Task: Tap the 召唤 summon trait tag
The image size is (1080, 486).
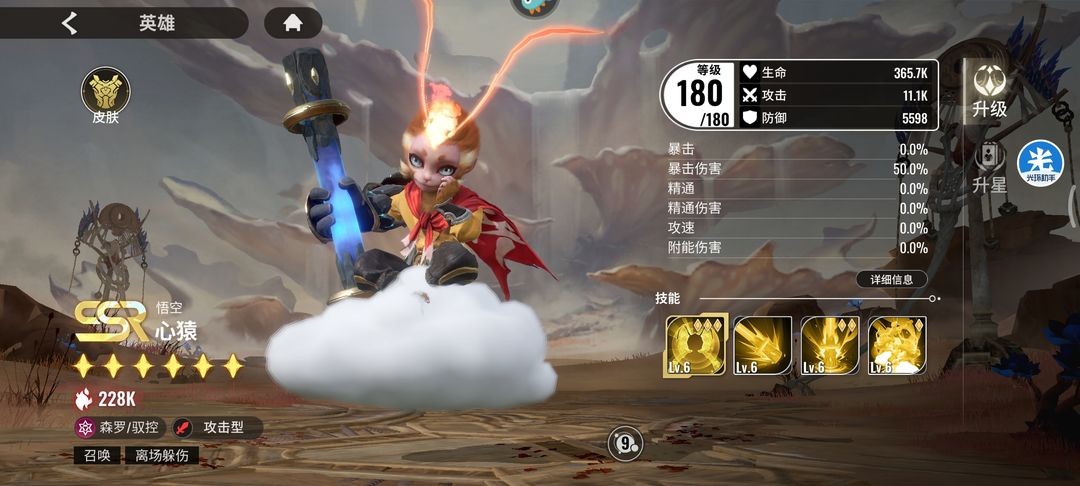Action: [97, 456]
